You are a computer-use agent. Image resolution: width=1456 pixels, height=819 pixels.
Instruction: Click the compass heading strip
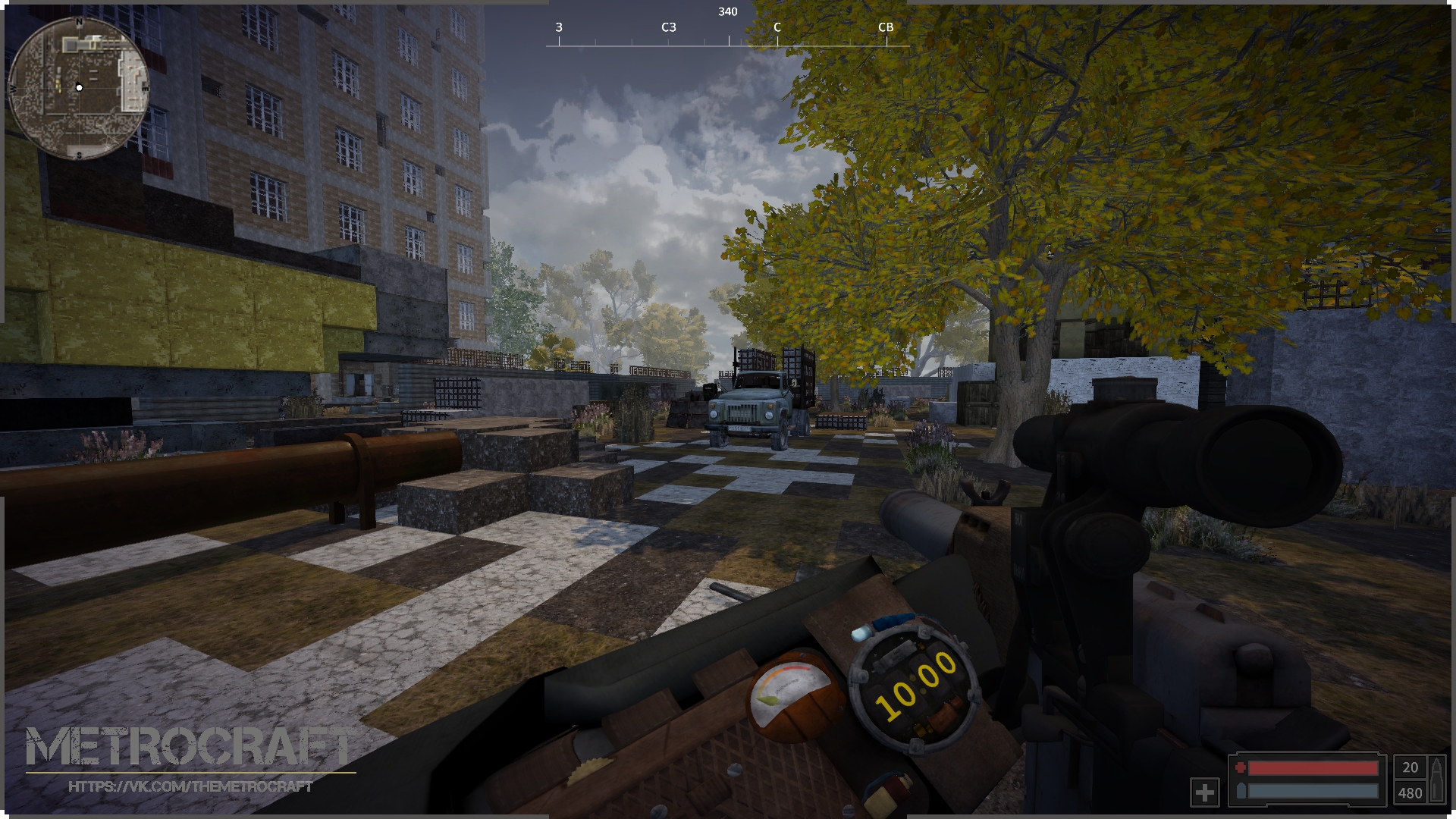(727, 35)
